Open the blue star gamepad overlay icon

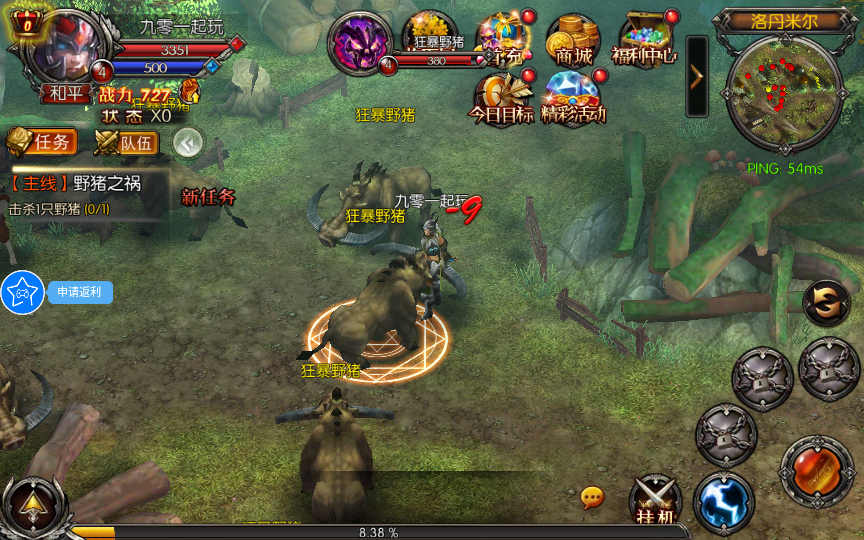[x=22, y=292]
